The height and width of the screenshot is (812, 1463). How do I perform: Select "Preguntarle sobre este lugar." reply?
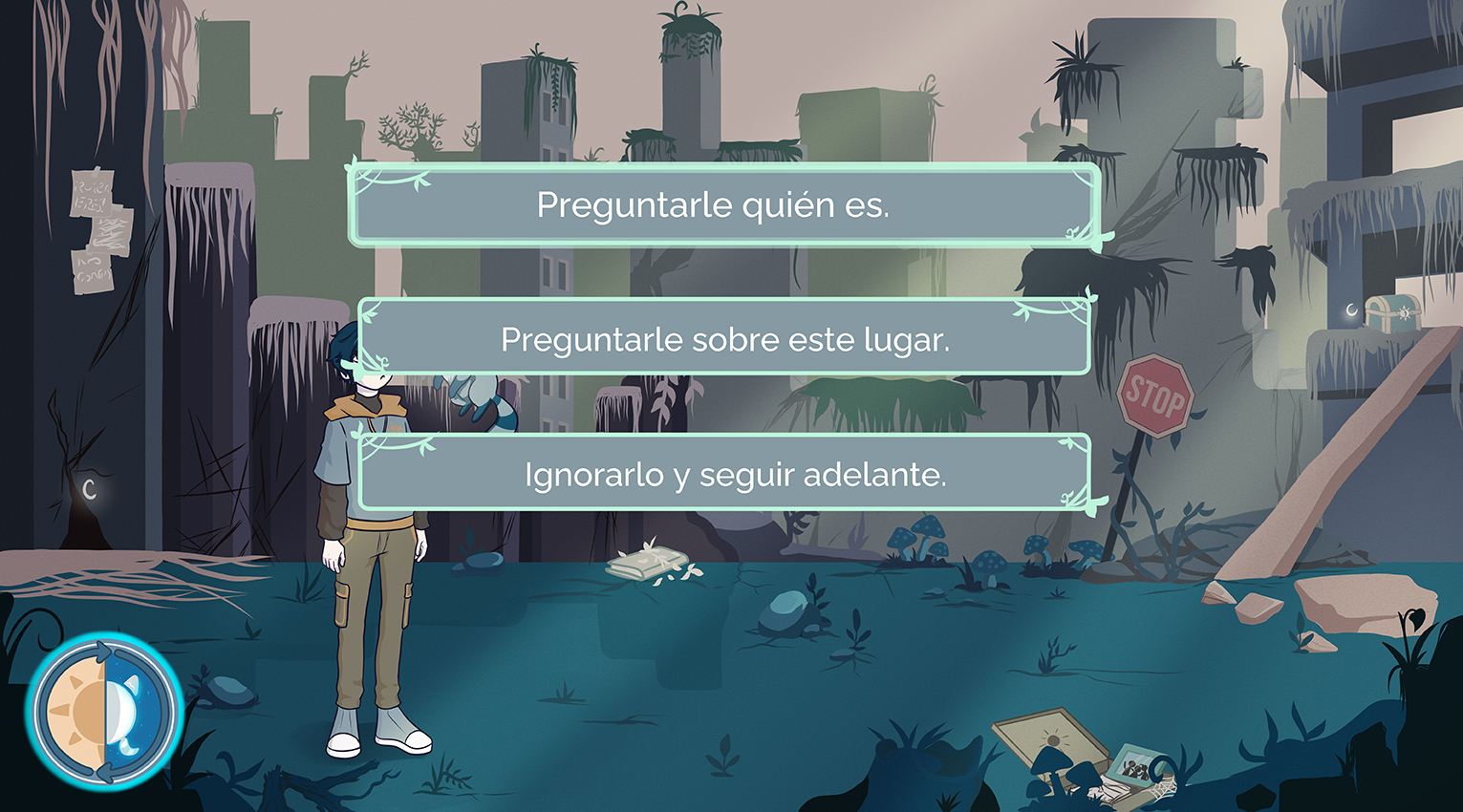723,339
